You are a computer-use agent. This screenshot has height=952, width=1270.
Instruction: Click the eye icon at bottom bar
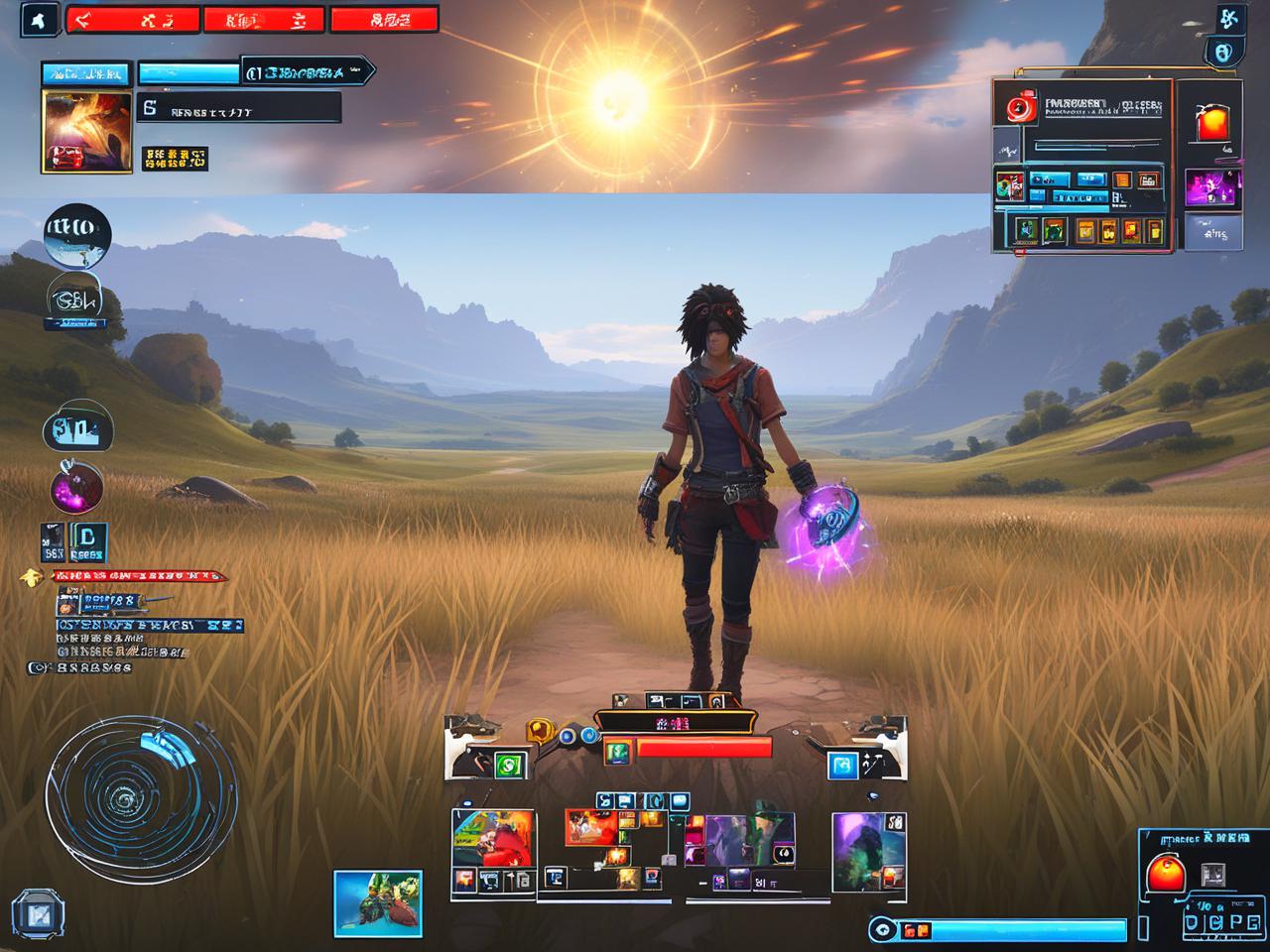point(881,929)
